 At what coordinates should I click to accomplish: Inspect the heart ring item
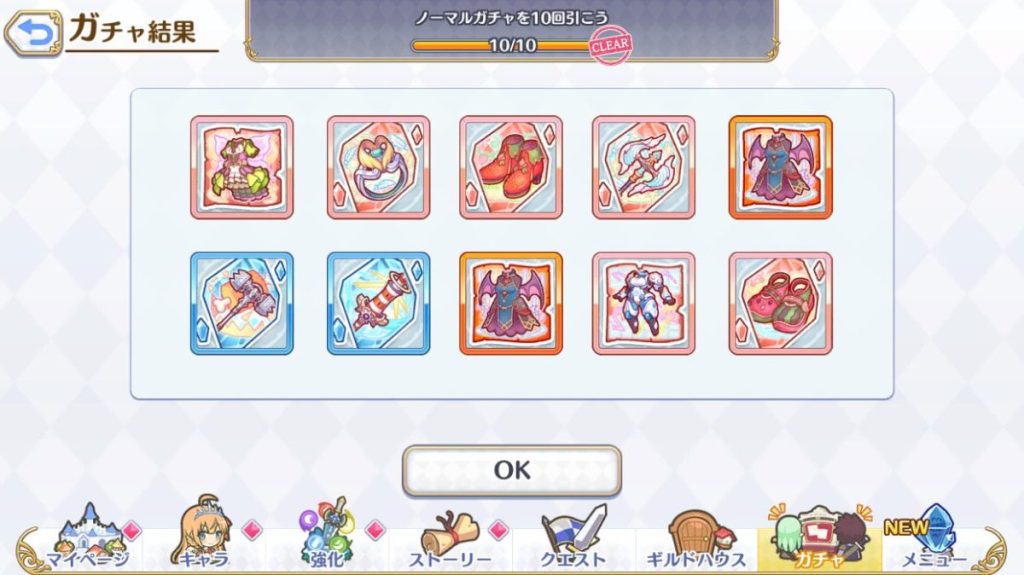pos(378,167)
